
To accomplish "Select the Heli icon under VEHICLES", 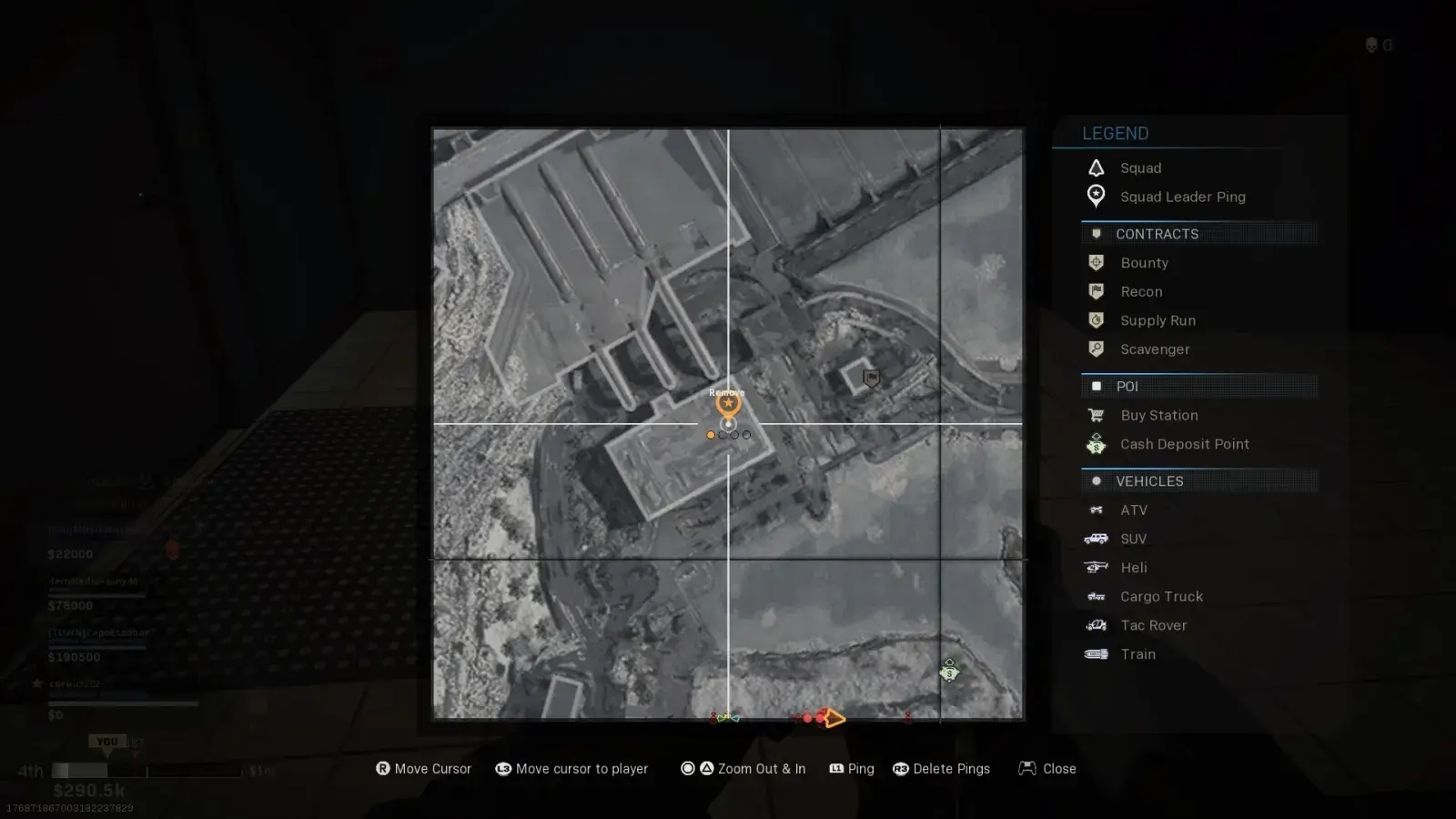I will 1096,568.
